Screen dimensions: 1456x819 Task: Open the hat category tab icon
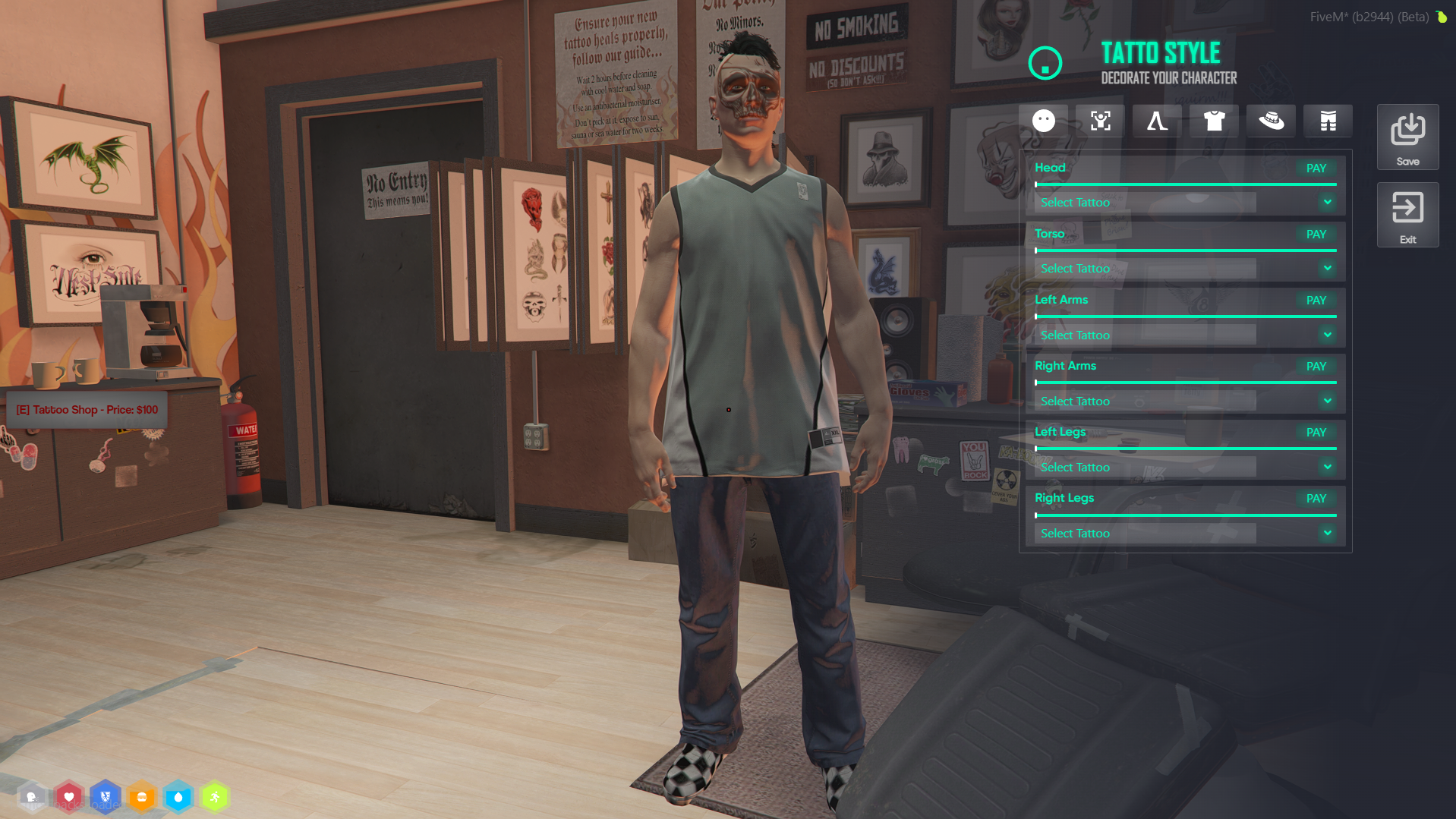pos(1270,120)
